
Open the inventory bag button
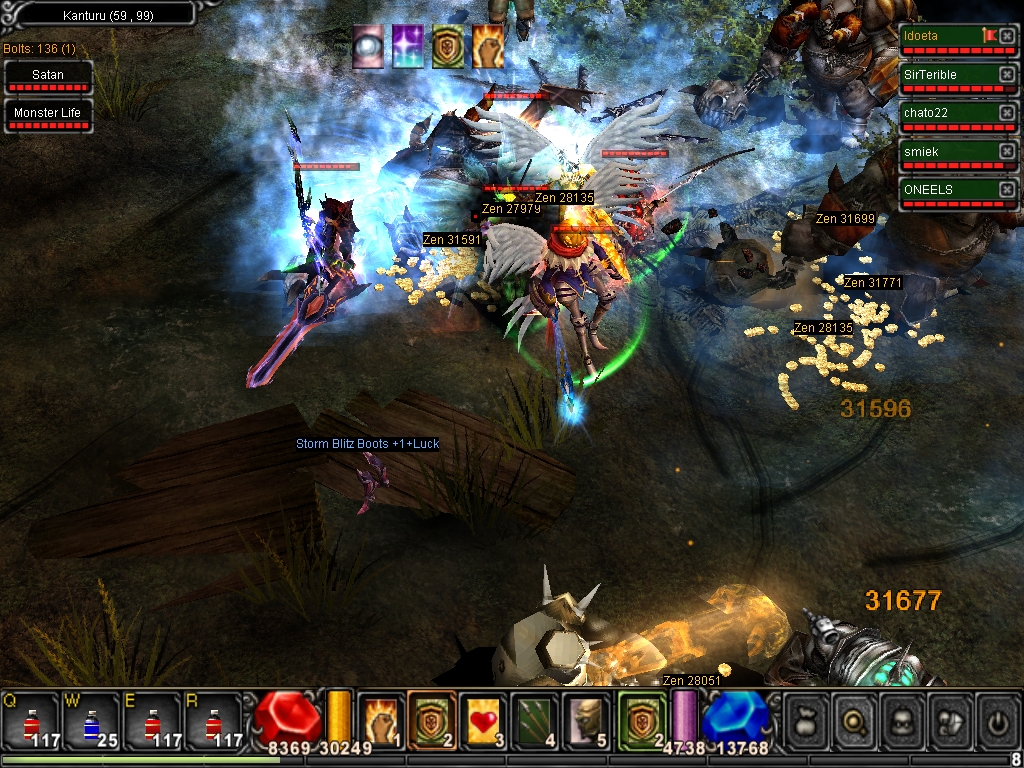(806, 720)
